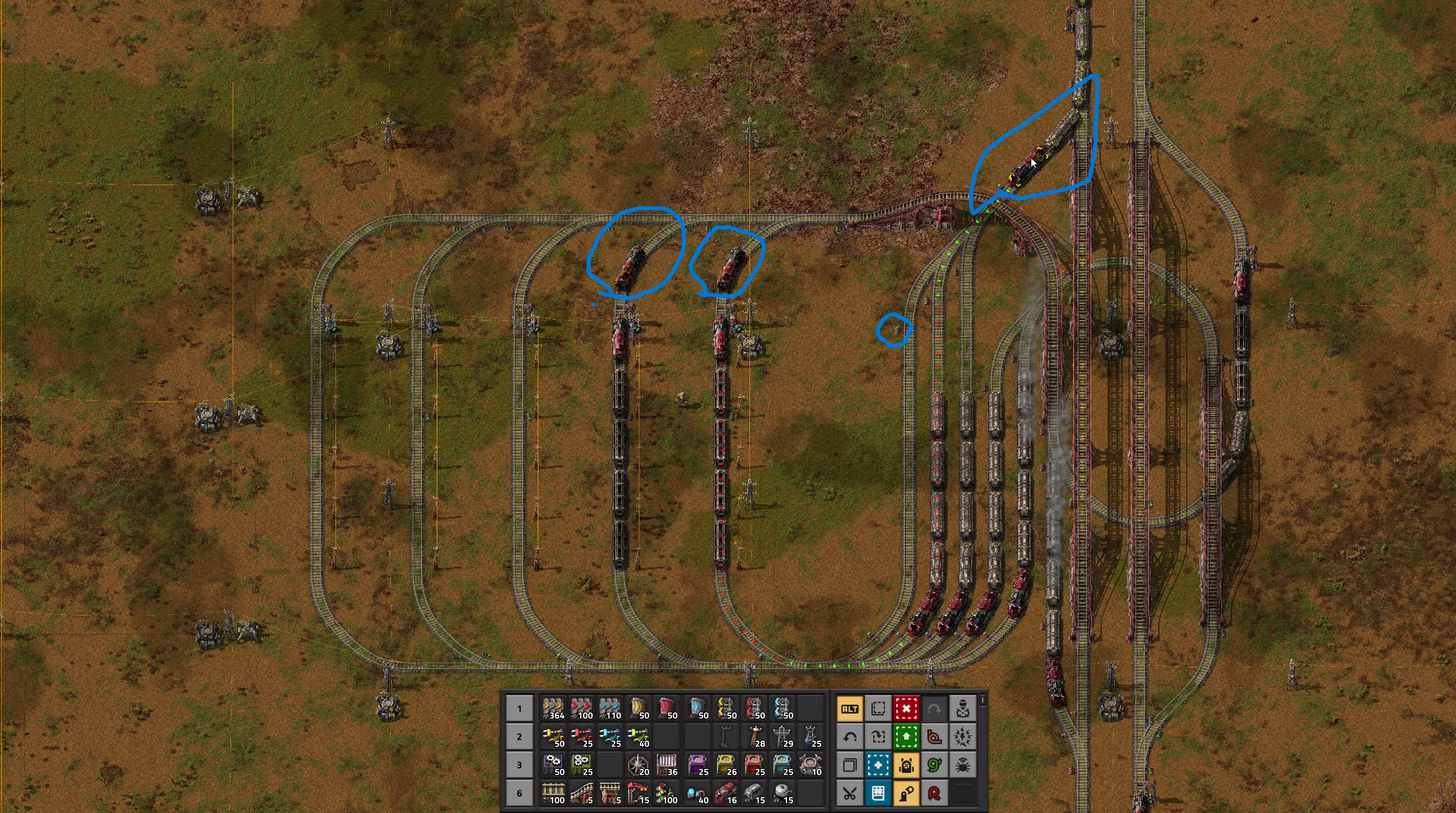Choose the red locomotive slot with 16
Image resolution: width=1456 pixels, height=813 pixels.
point(726,793)
